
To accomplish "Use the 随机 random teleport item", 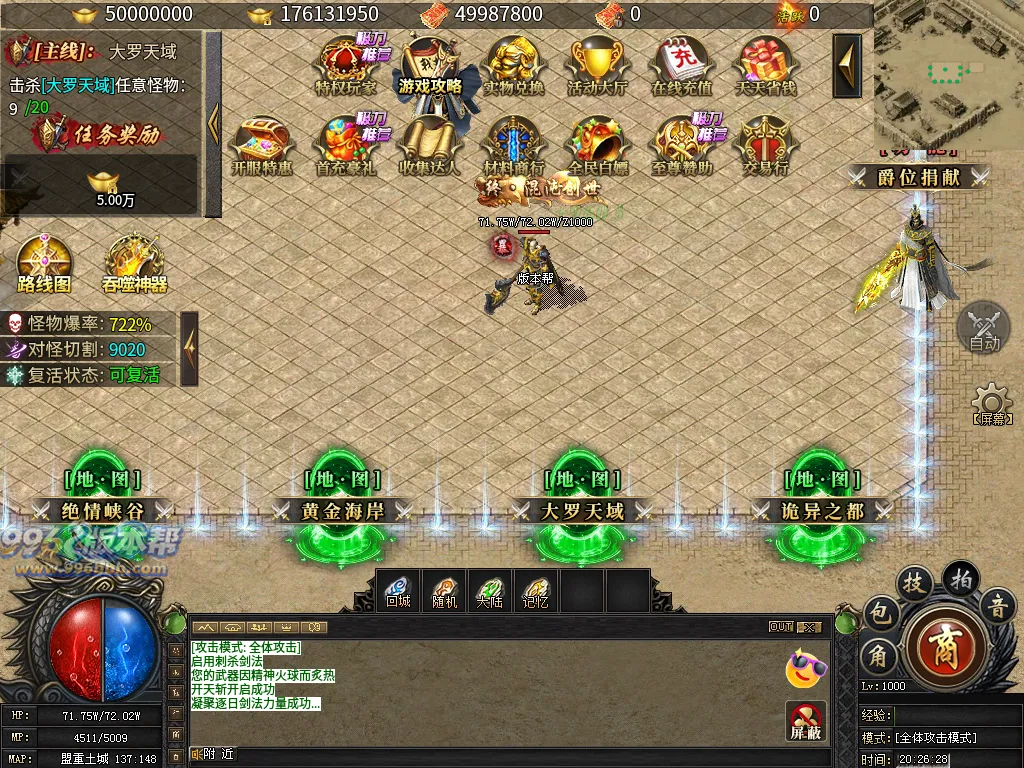I will click(444, 590).
